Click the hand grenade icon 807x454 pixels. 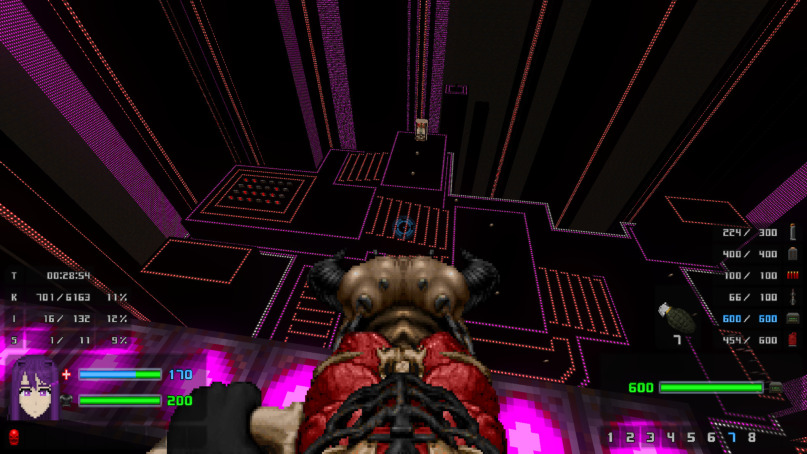click(x=670, y=316)
